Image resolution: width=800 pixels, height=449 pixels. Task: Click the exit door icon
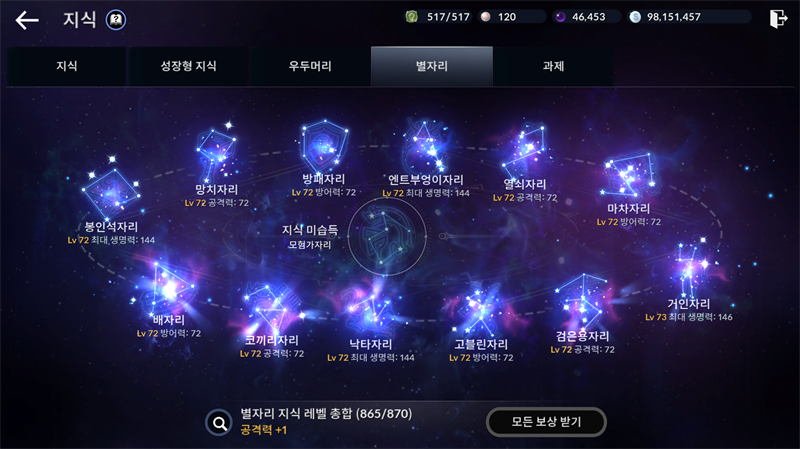778,18
